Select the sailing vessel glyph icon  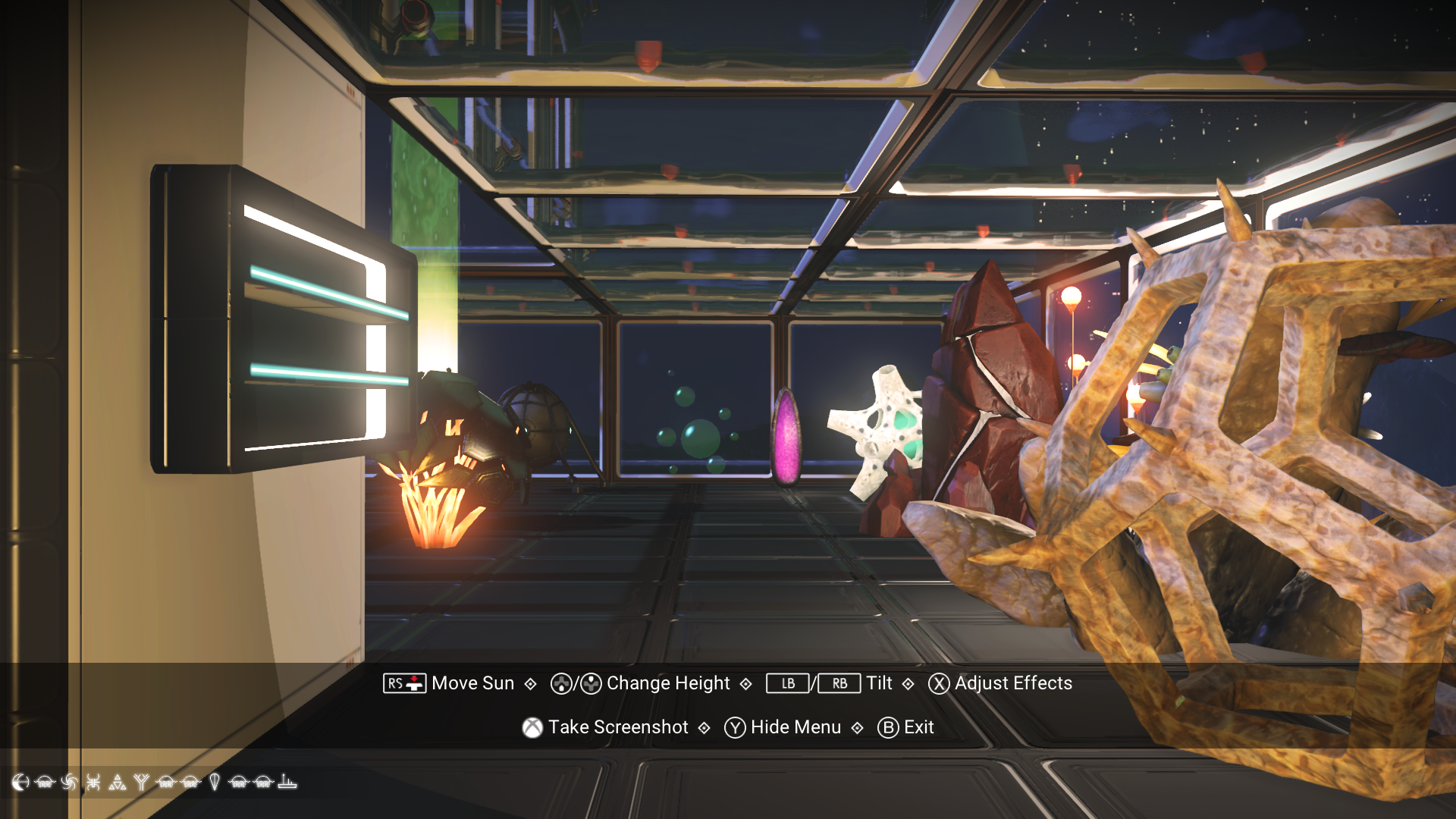(287, 783)
